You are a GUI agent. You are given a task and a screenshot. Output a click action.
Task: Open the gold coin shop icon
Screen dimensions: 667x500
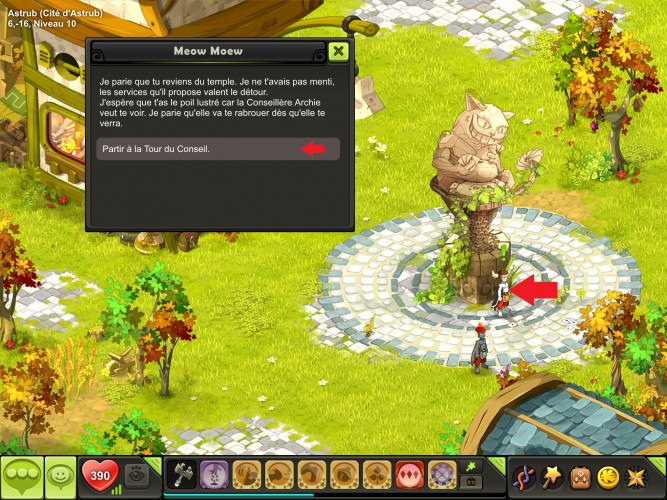point(609,475)
